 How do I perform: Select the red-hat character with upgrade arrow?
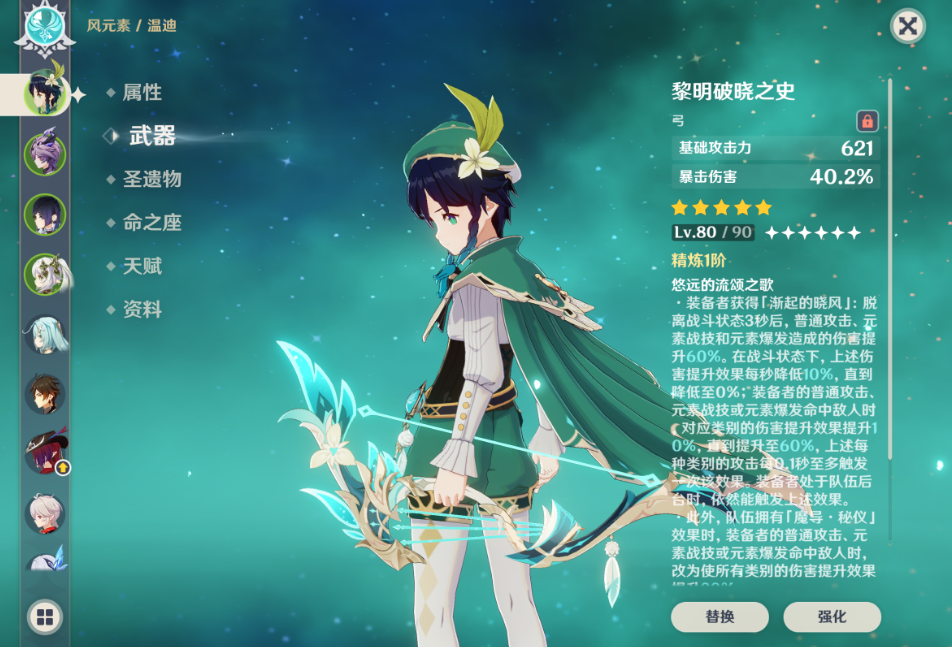(x=45, y=453)
